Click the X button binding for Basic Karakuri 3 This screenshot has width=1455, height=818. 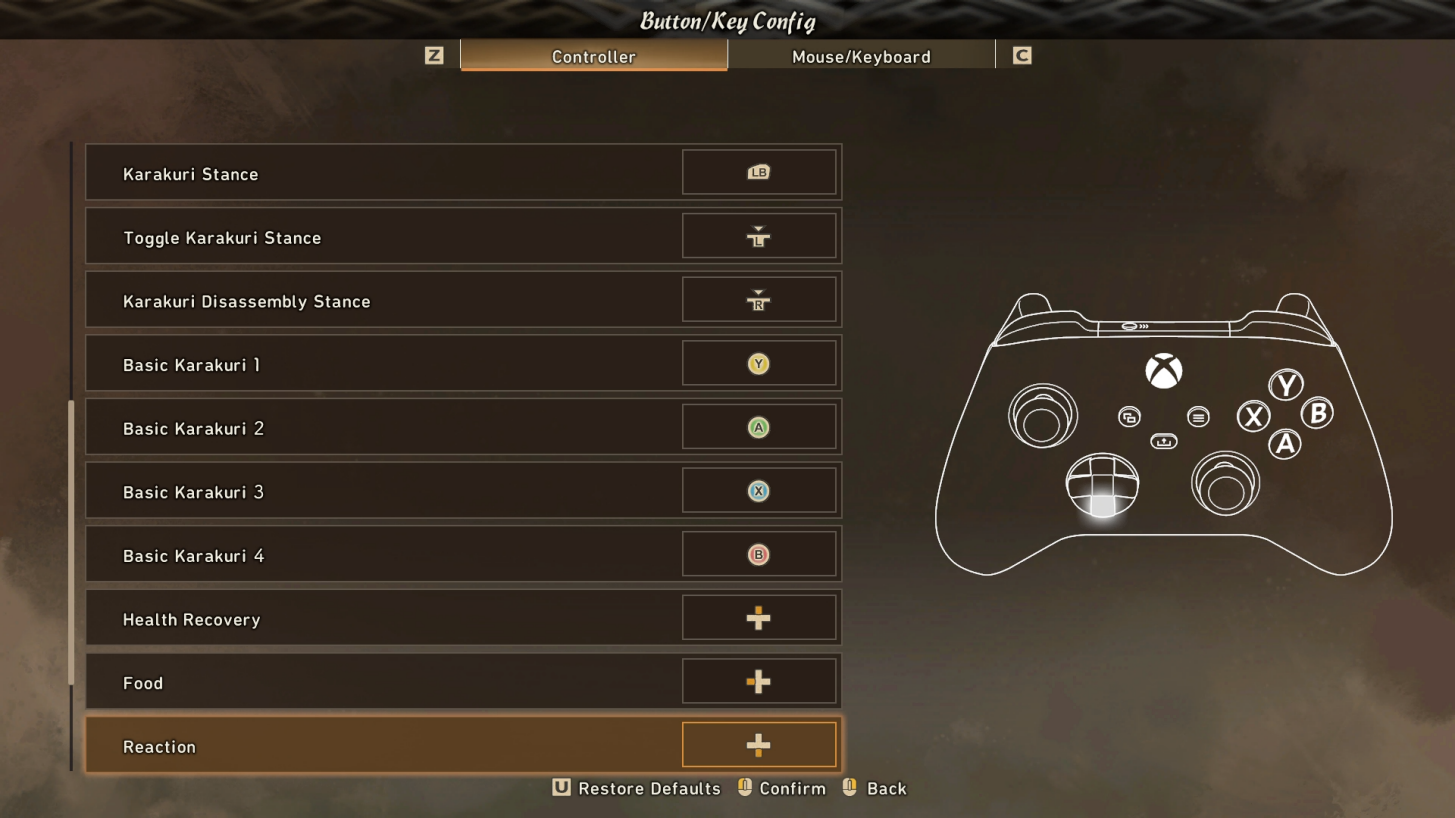[x=758, y=490]
